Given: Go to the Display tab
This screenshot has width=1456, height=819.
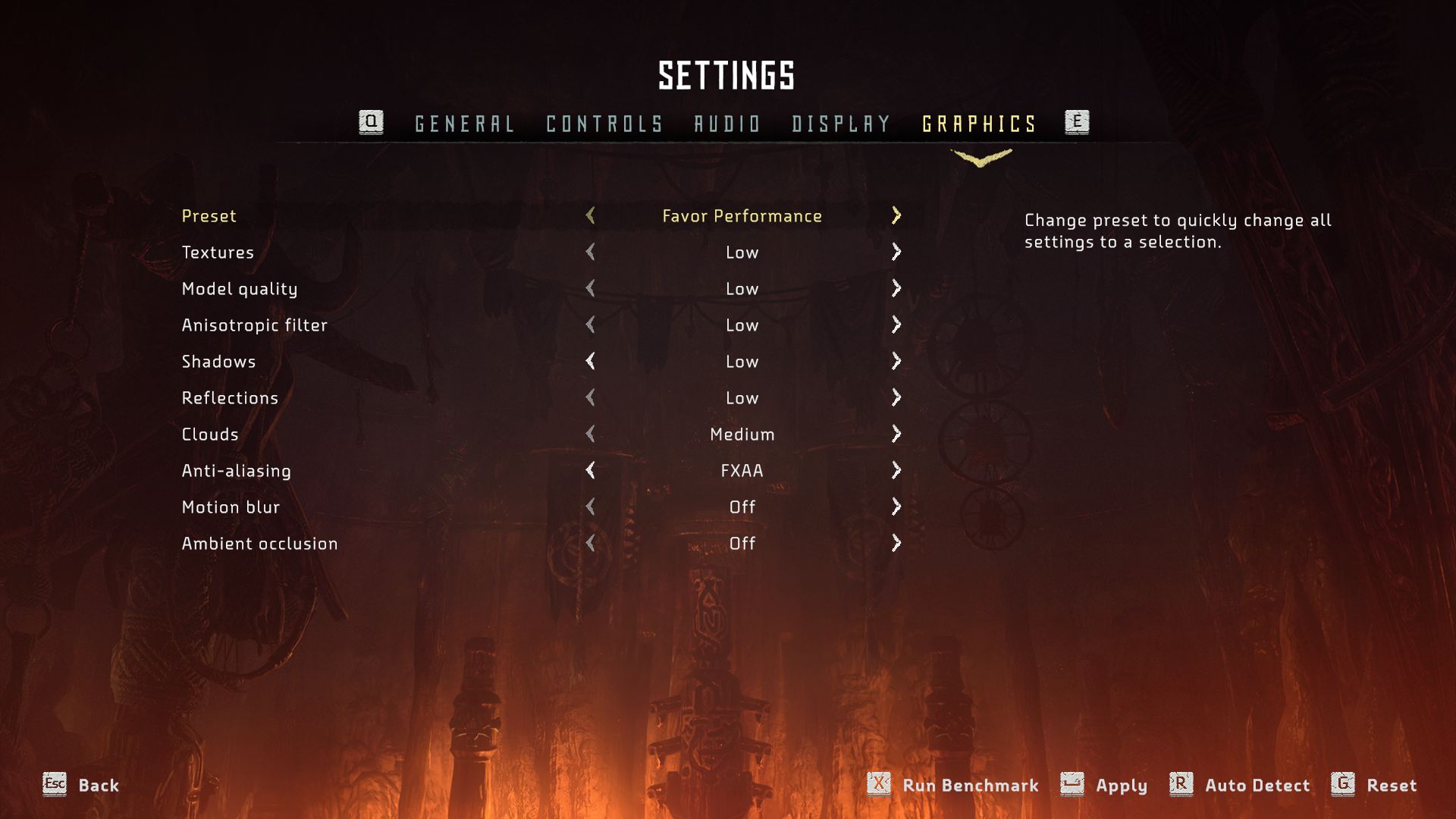Looking at the screenshot, I should (x=841, y=124).
